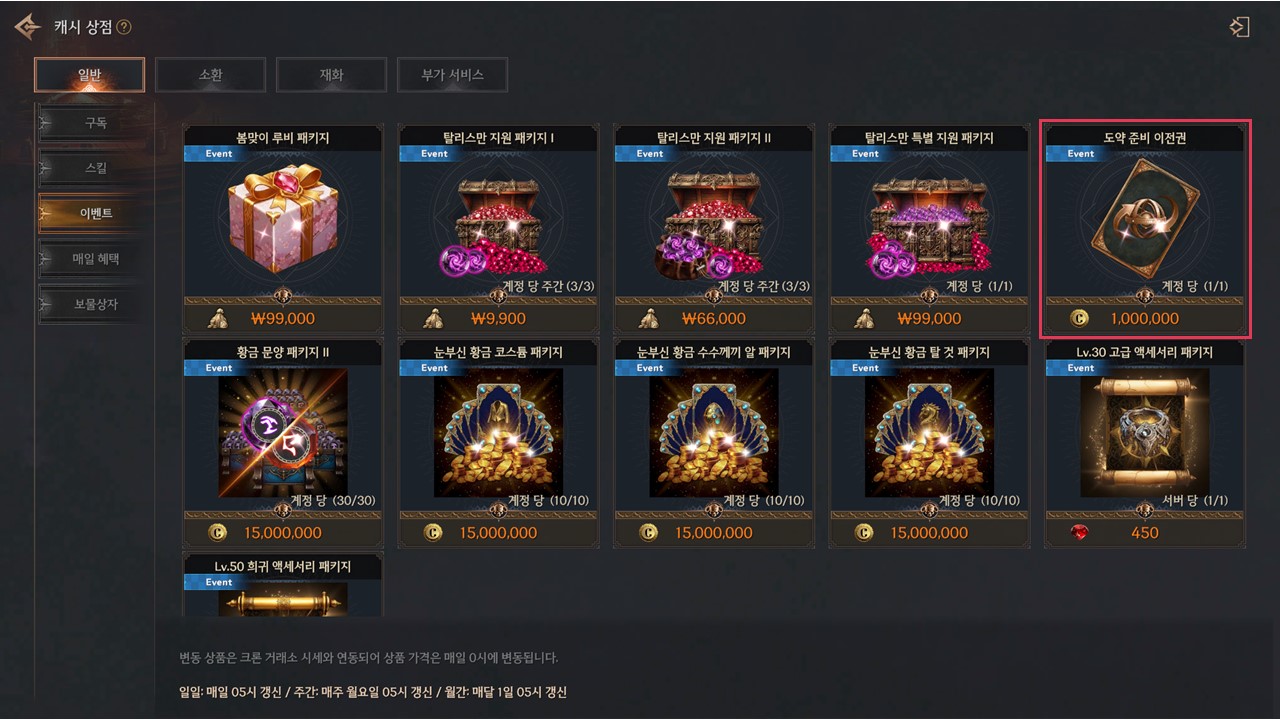The width and height of the screenshot is (1280, 720).
Task: Open the 보물상자 category
Action: tap(96, 304)
